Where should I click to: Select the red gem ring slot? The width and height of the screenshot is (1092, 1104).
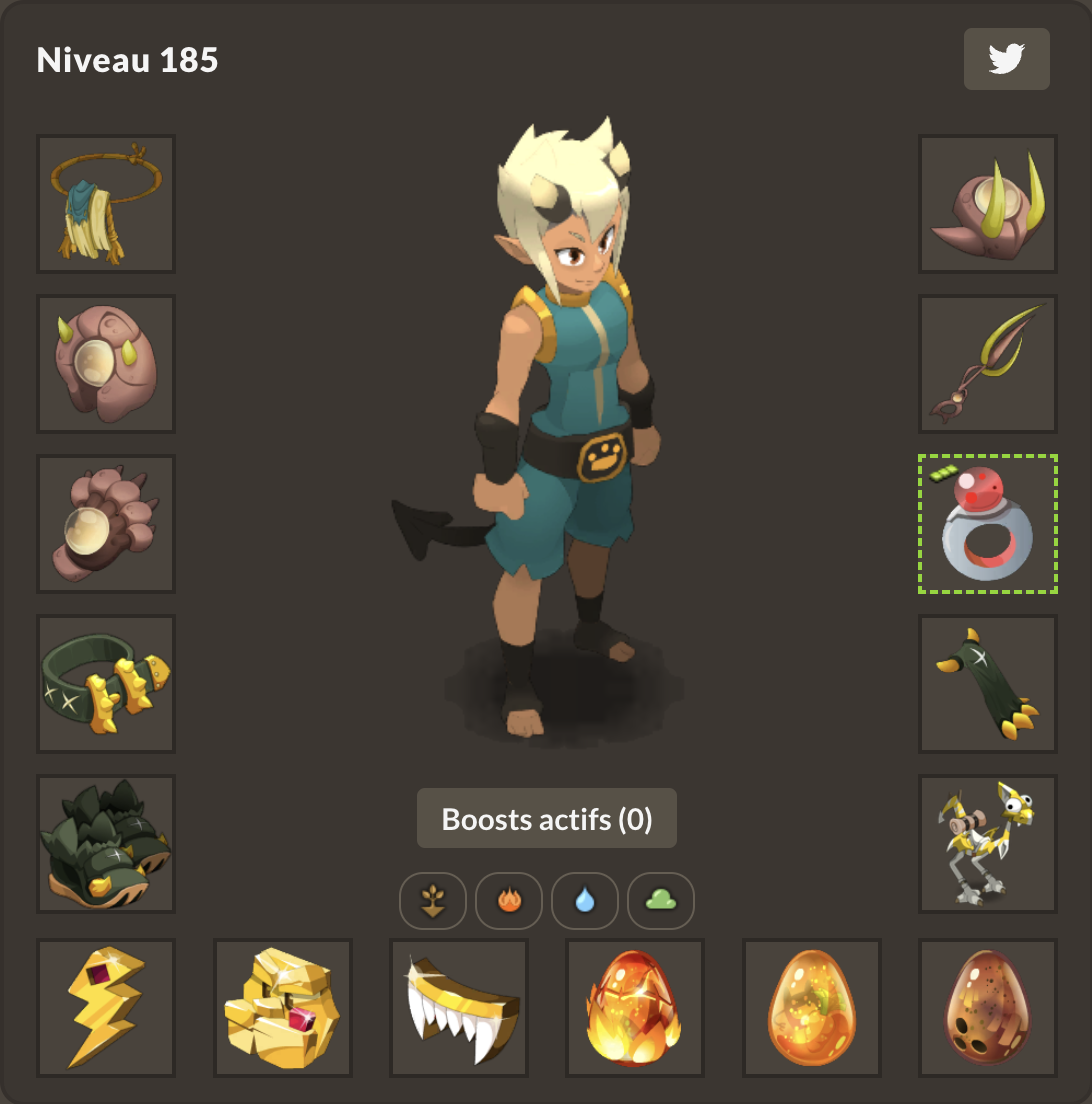(988, 524)
